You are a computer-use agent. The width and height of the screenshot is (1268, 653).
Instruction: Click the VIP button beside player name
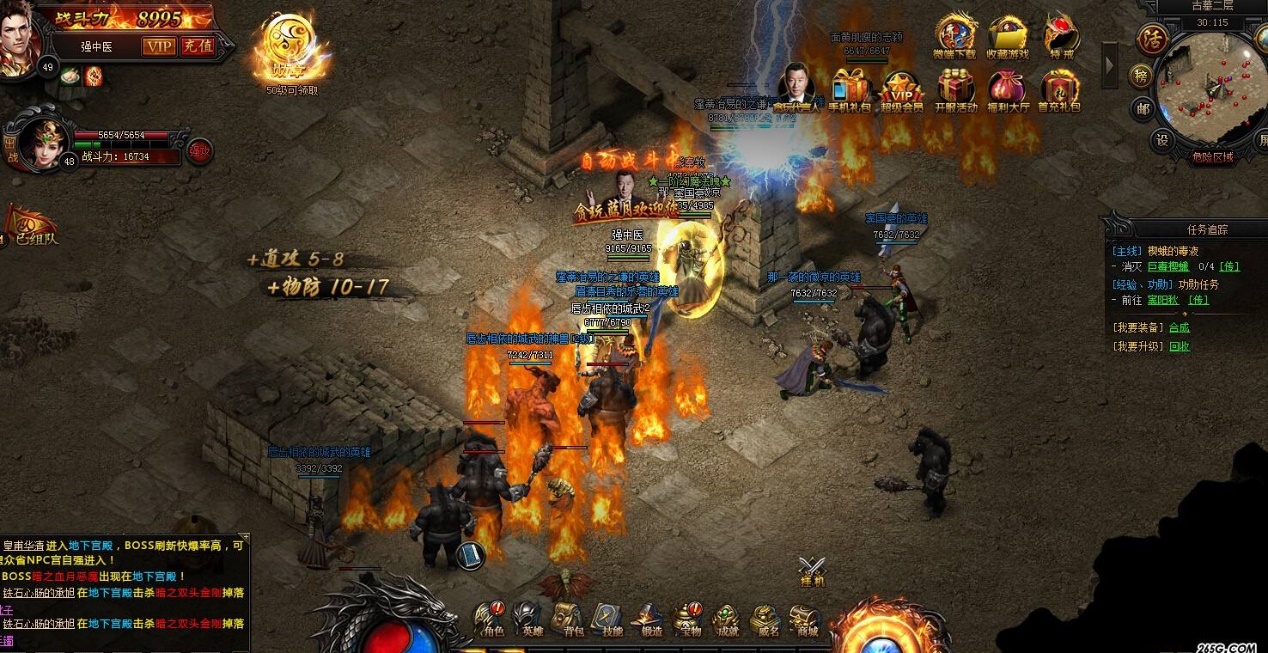tap(158, 46)
